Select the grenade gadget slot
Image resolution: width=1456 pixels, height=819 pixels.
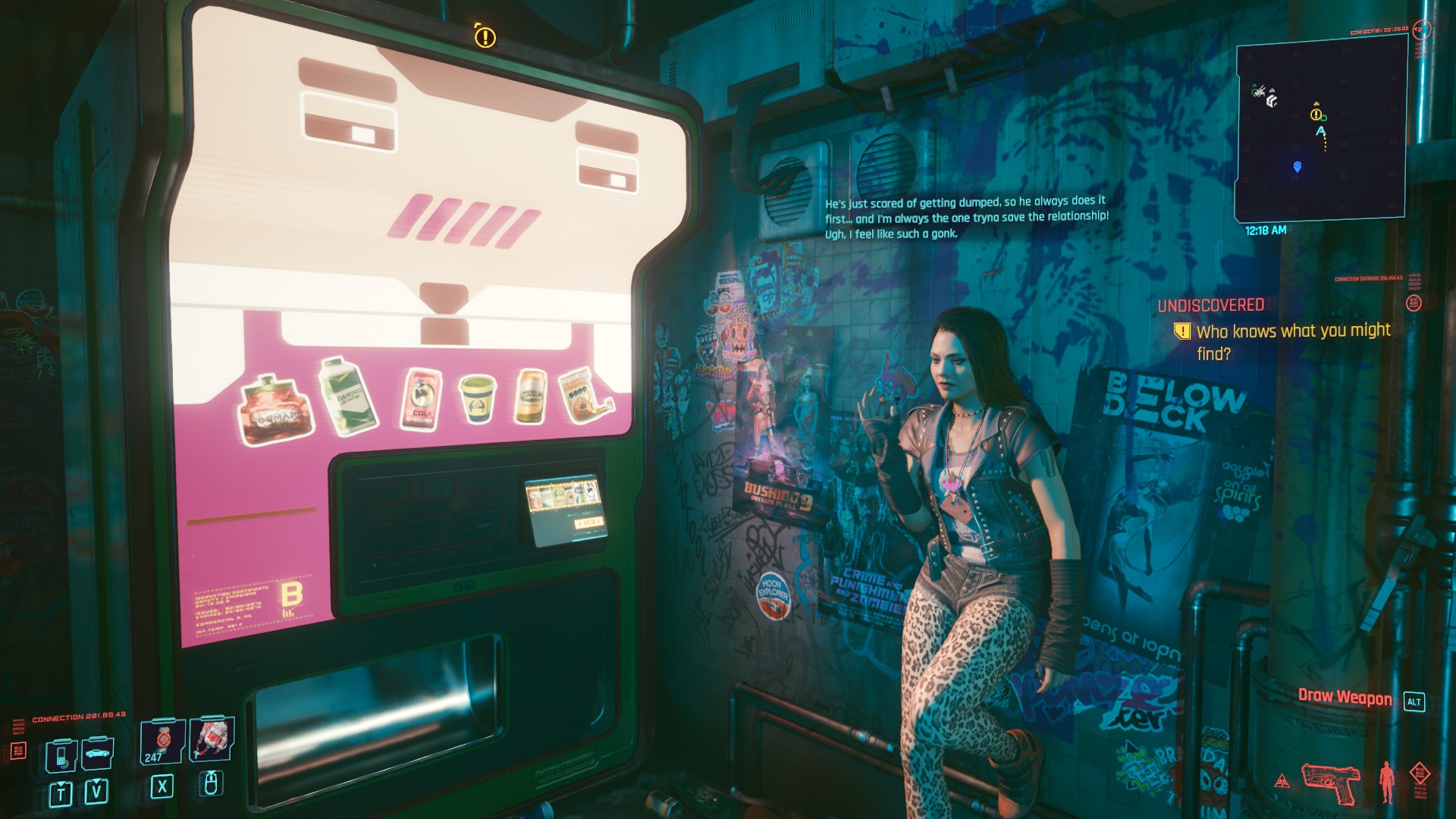[212, 739]
